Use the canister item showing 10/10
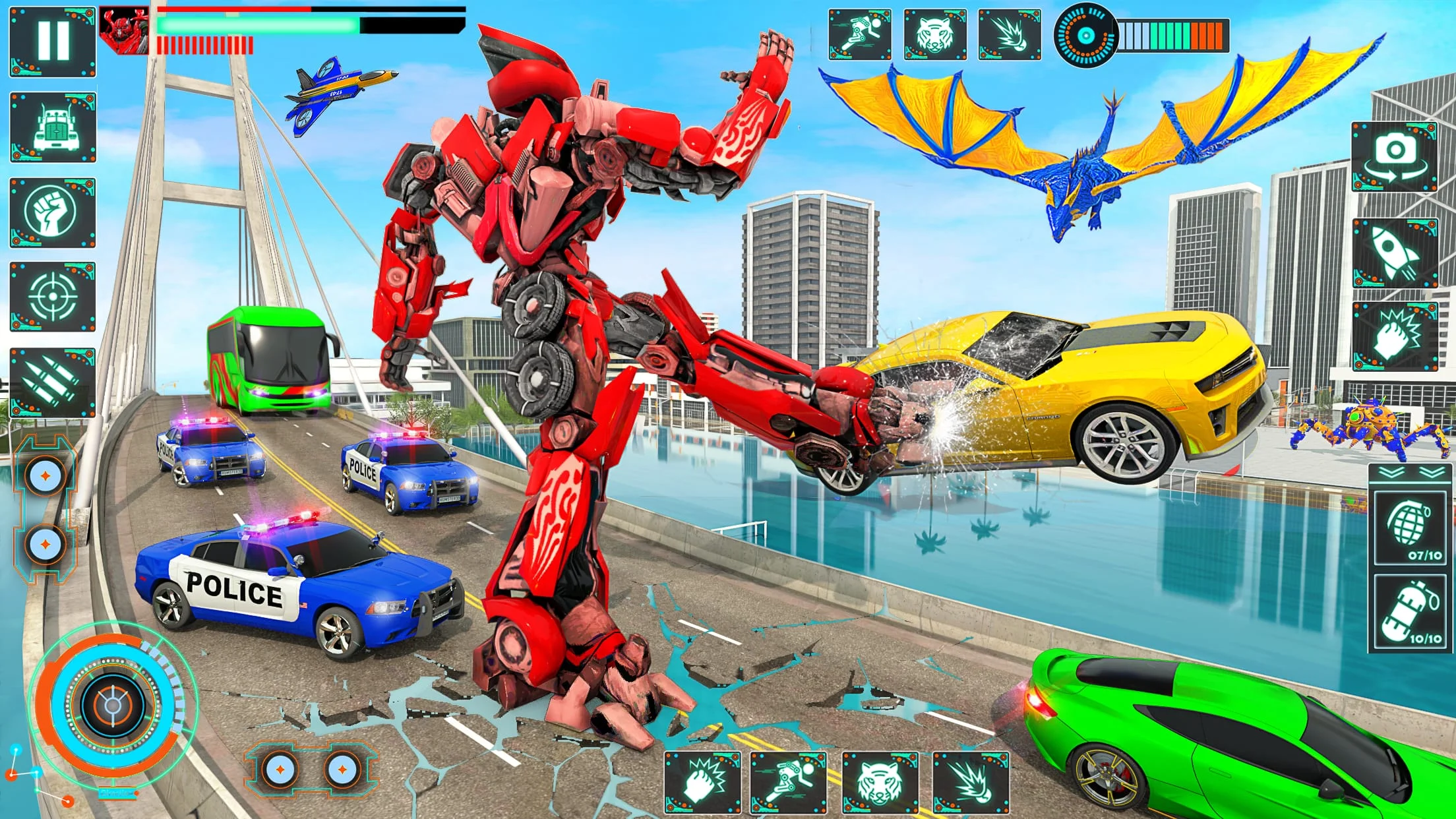1456x819 pixels. pos(1410,613)
